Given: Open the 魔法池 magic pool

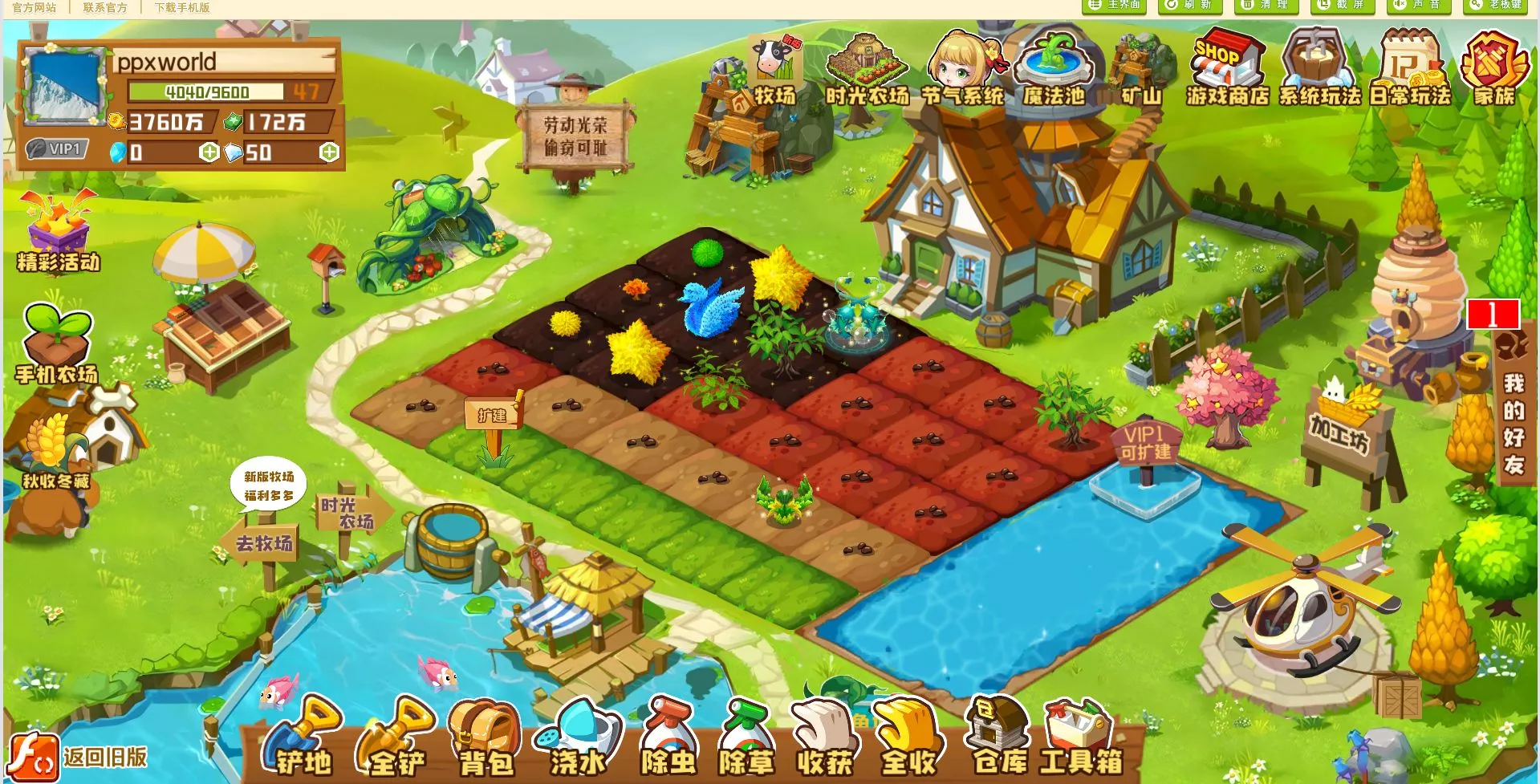Looking at the screenshot, I should (1053, 71).
